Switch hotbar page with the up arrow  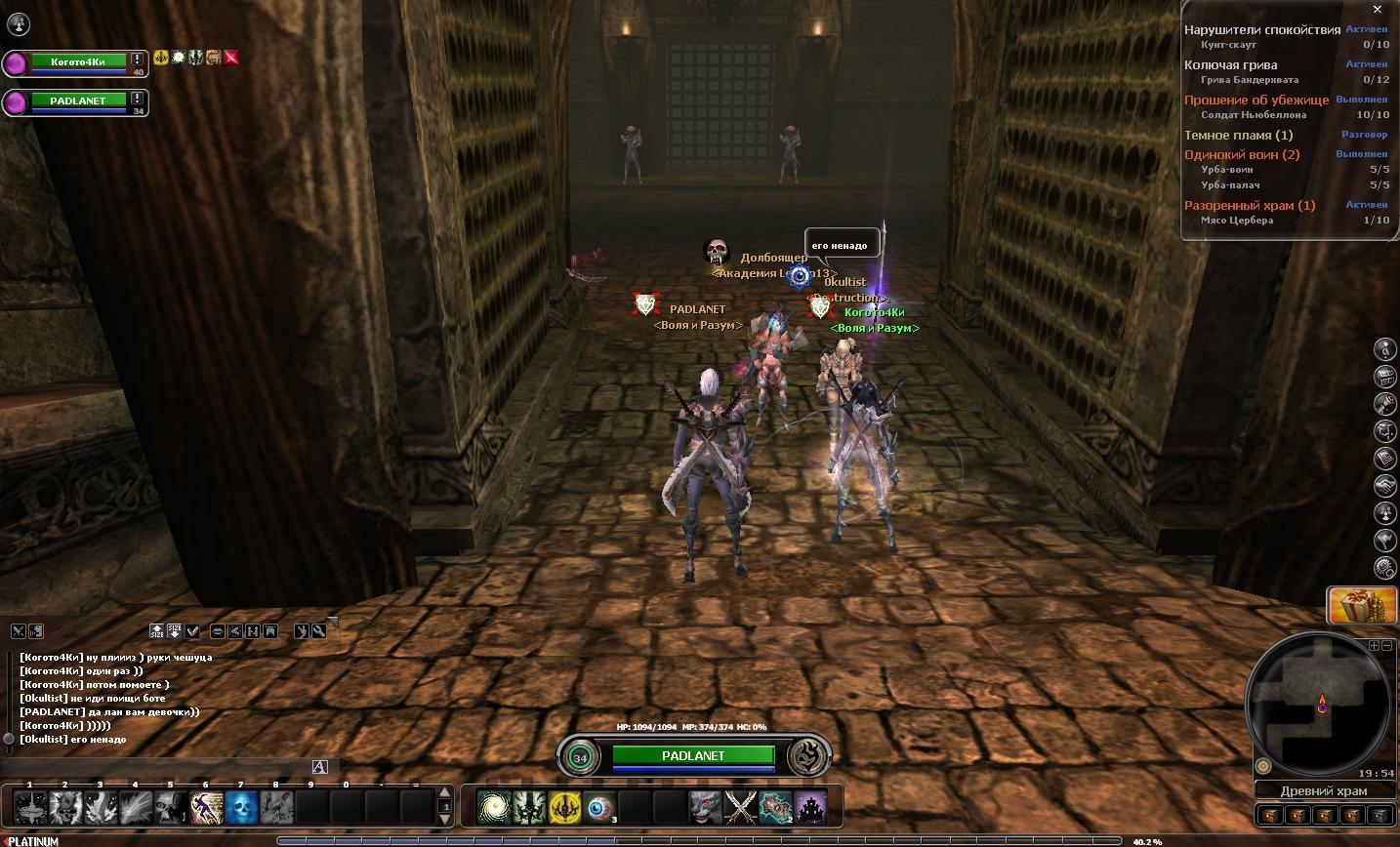[x=445, y=793]
